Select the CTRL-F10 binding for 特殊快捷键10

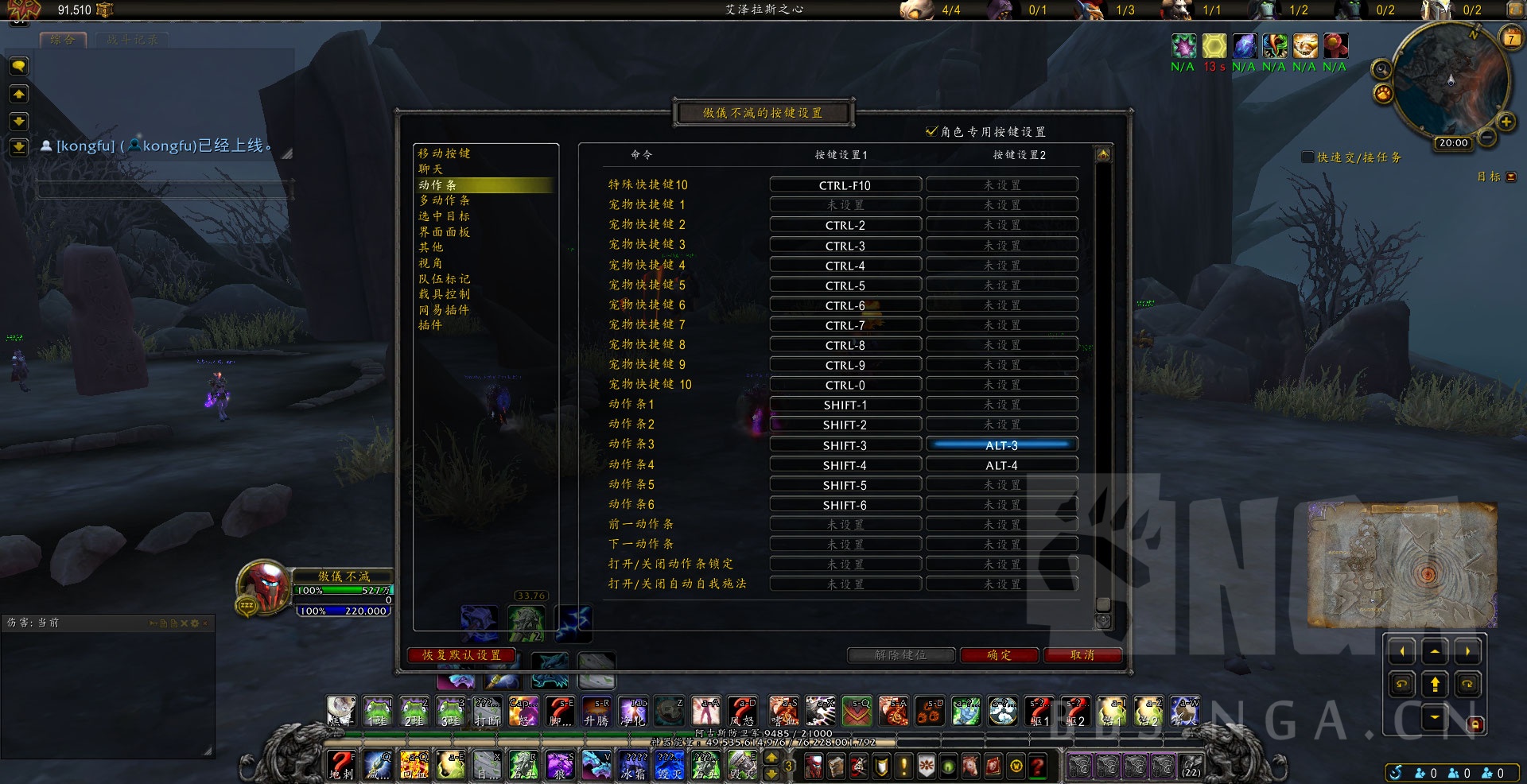click(x=845, y=185)
